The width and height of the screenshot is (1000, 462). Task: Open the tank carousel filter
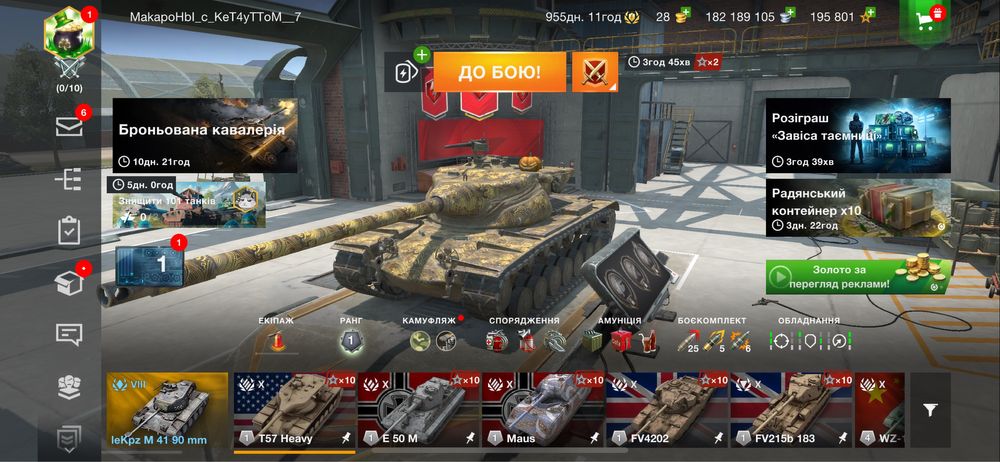pyautogui.click(x=930, y=410)
